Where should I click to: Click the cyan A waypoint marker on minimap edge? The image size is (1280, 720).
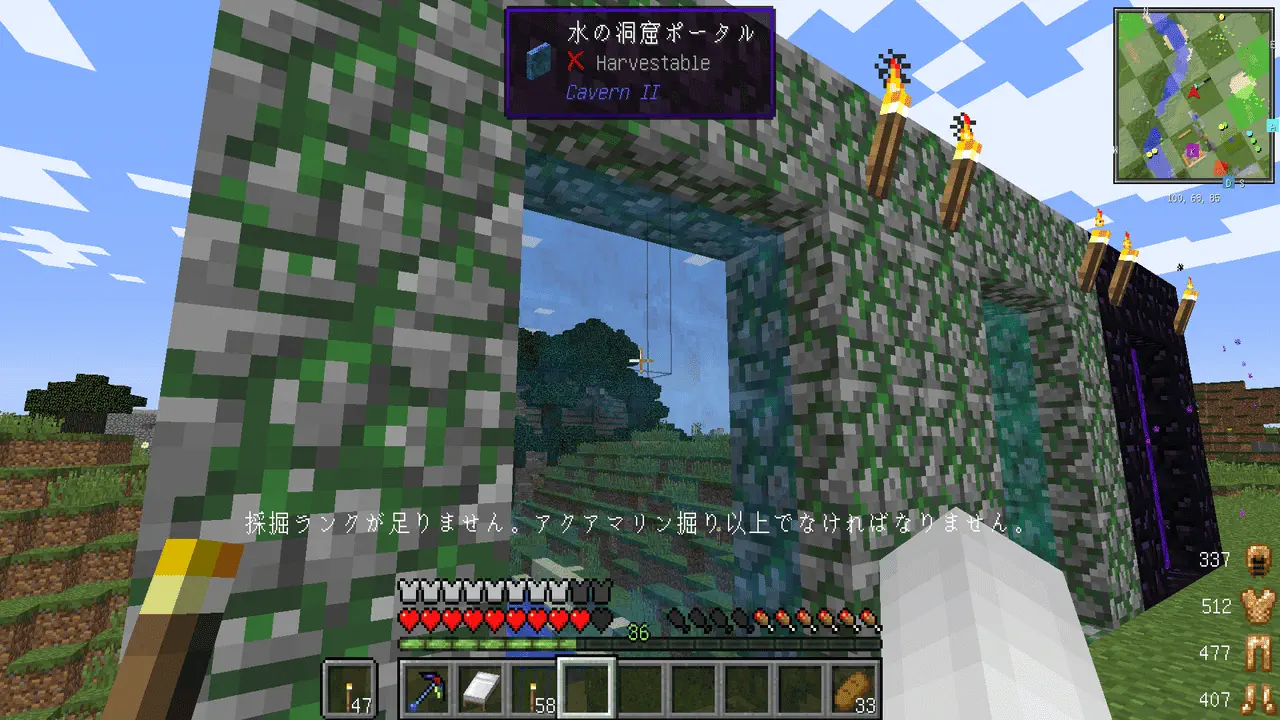click(x=1273, y=126)
